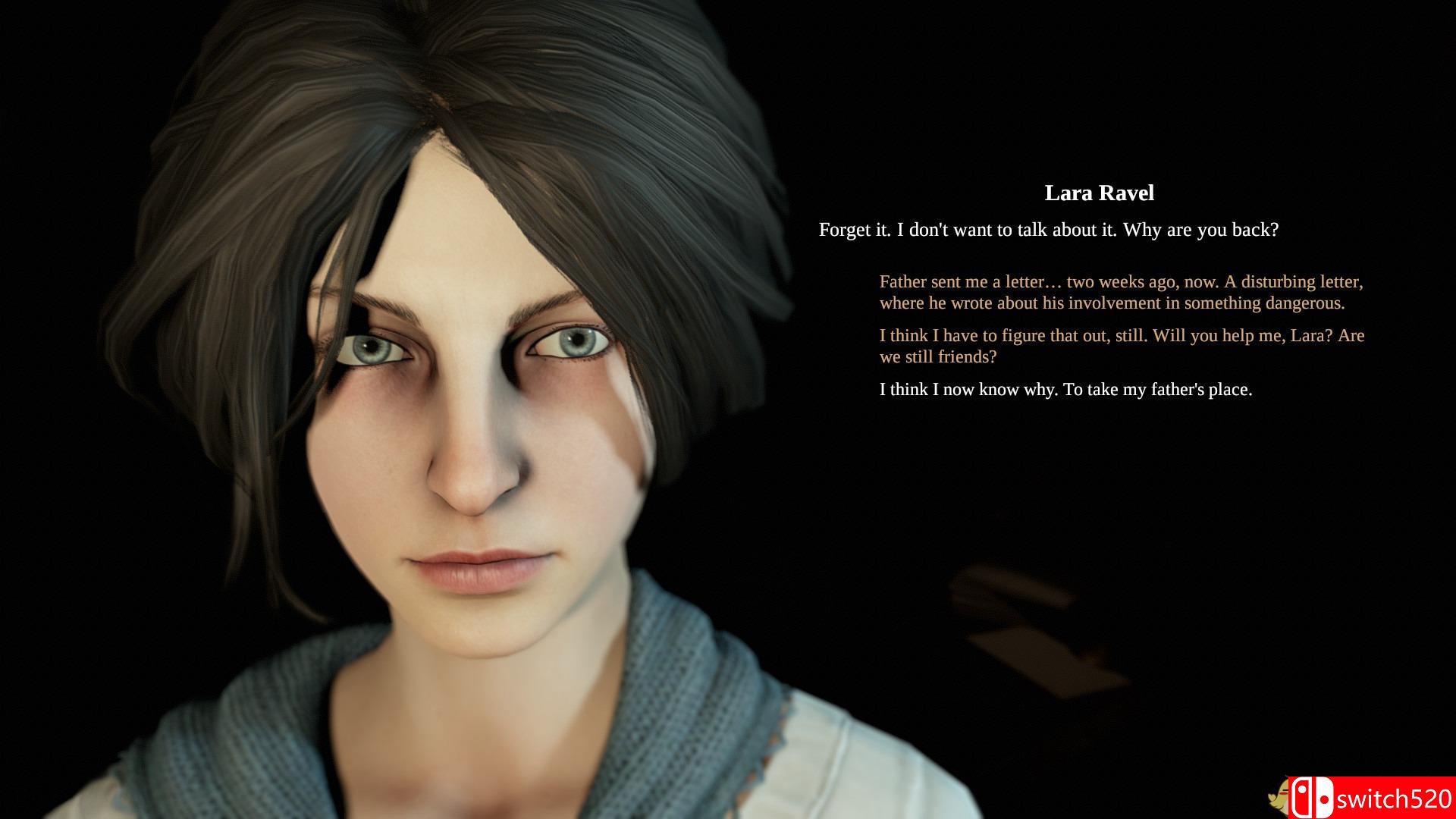Select the dialogue option about father's letter
This screenshot has height=819, width=1456.
pos(1122,292)
